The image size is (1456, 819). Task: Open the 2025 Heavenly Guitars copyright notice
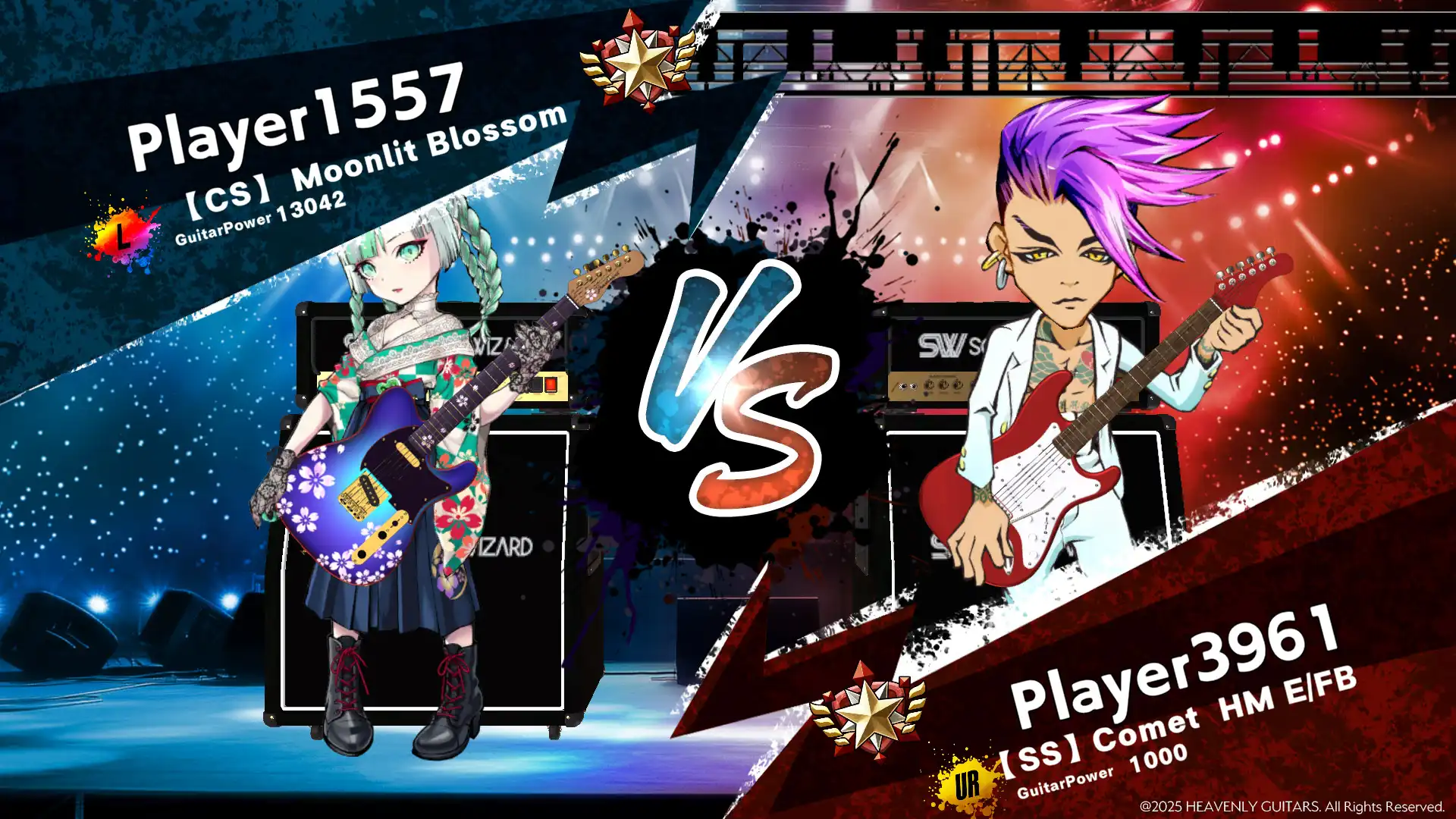[x=1289, y=806]
